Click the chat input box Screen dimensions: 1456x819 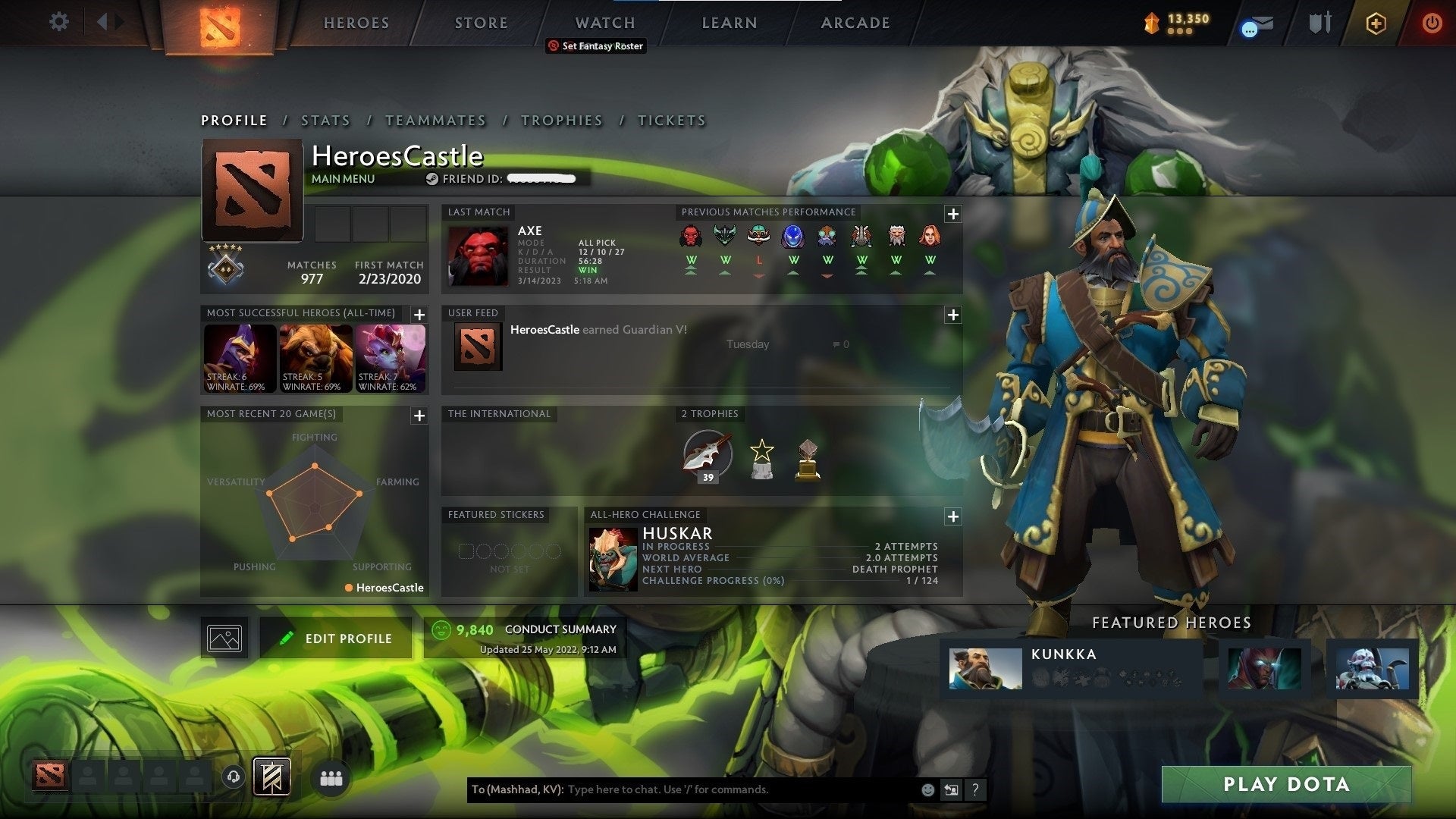[739, 789]
